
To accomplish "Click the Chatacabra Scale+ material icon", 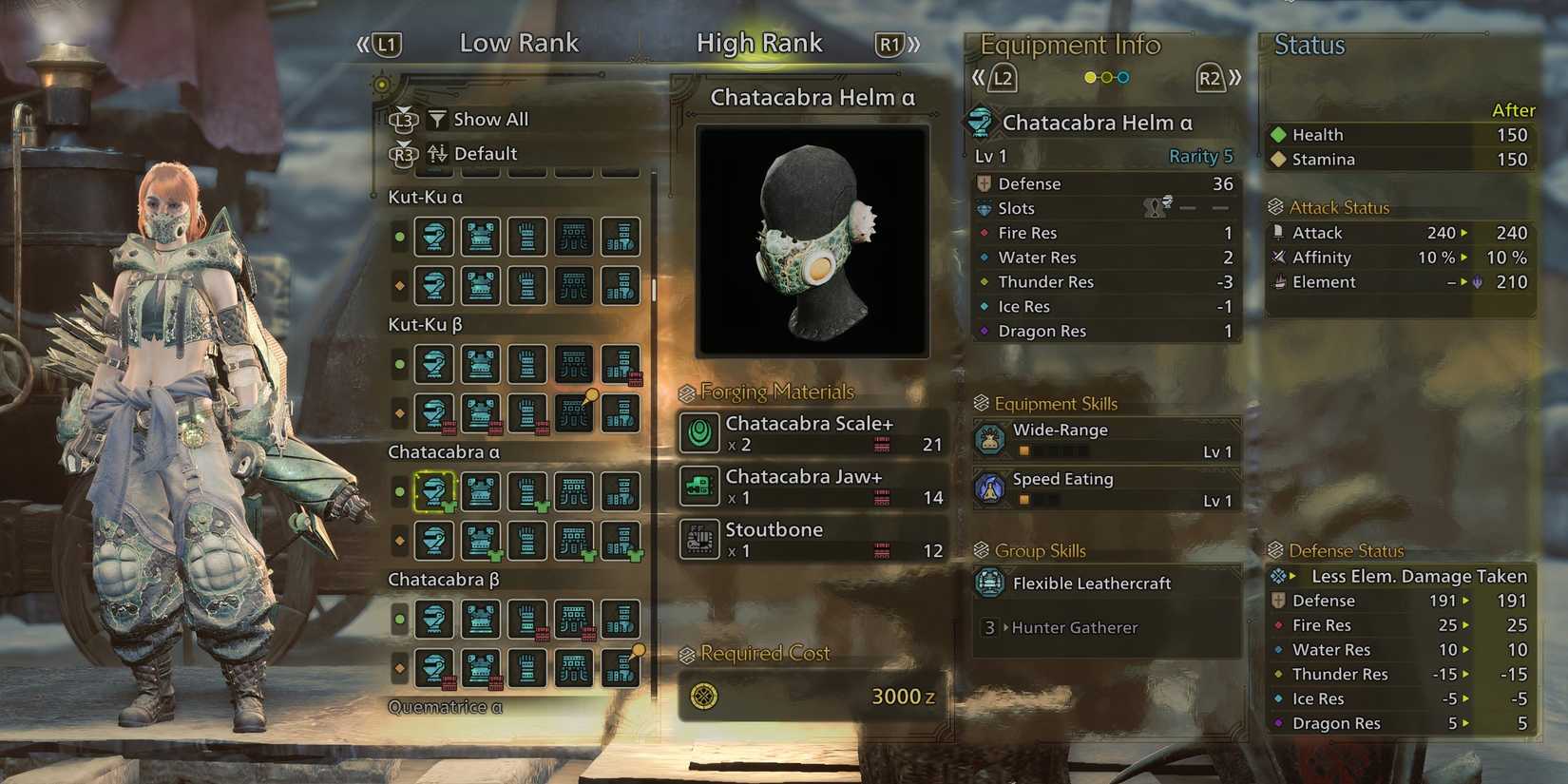I will tap(699, 433).
